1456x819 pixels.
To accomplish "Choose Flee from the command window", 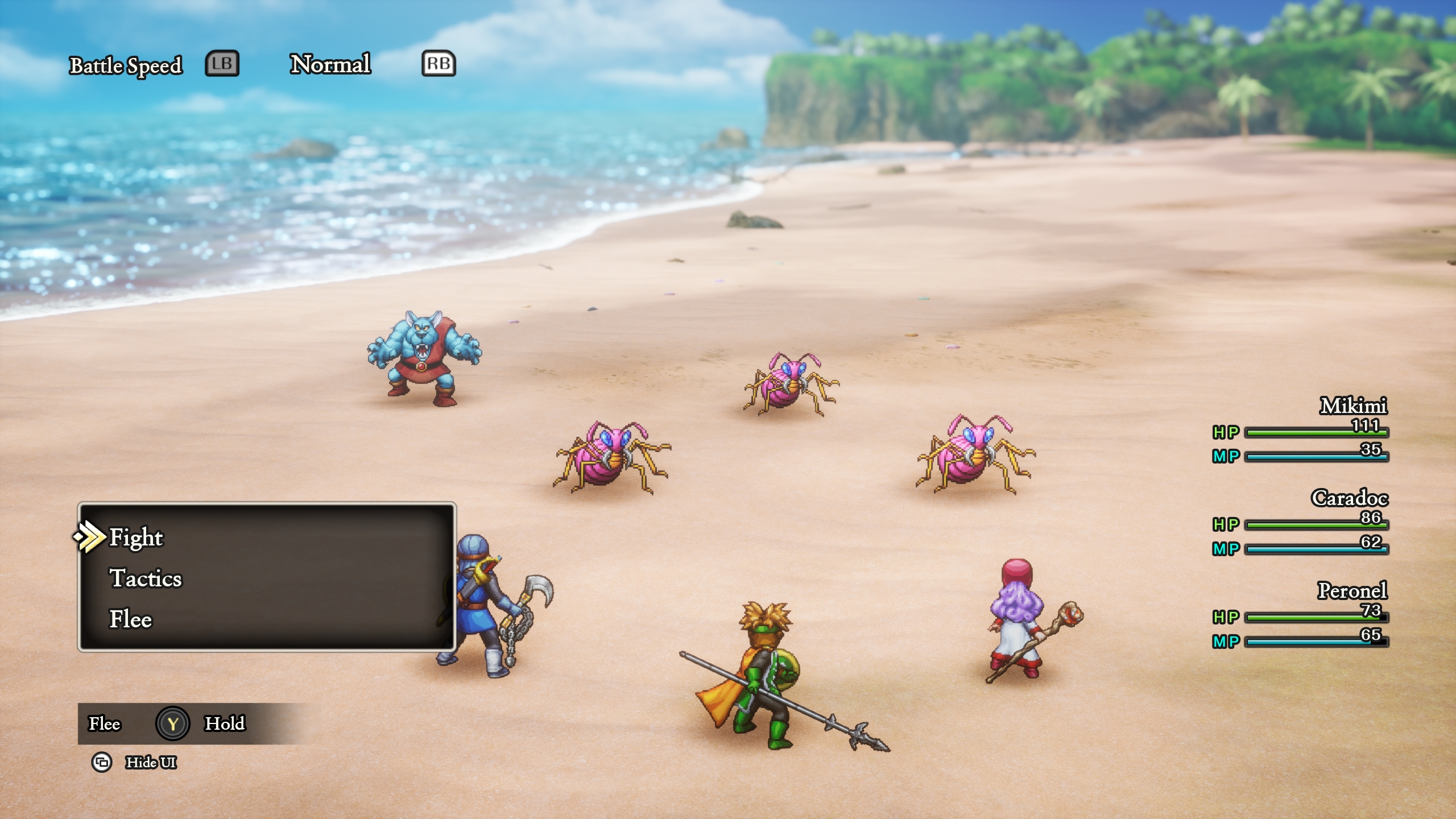I will click(131, 620).
